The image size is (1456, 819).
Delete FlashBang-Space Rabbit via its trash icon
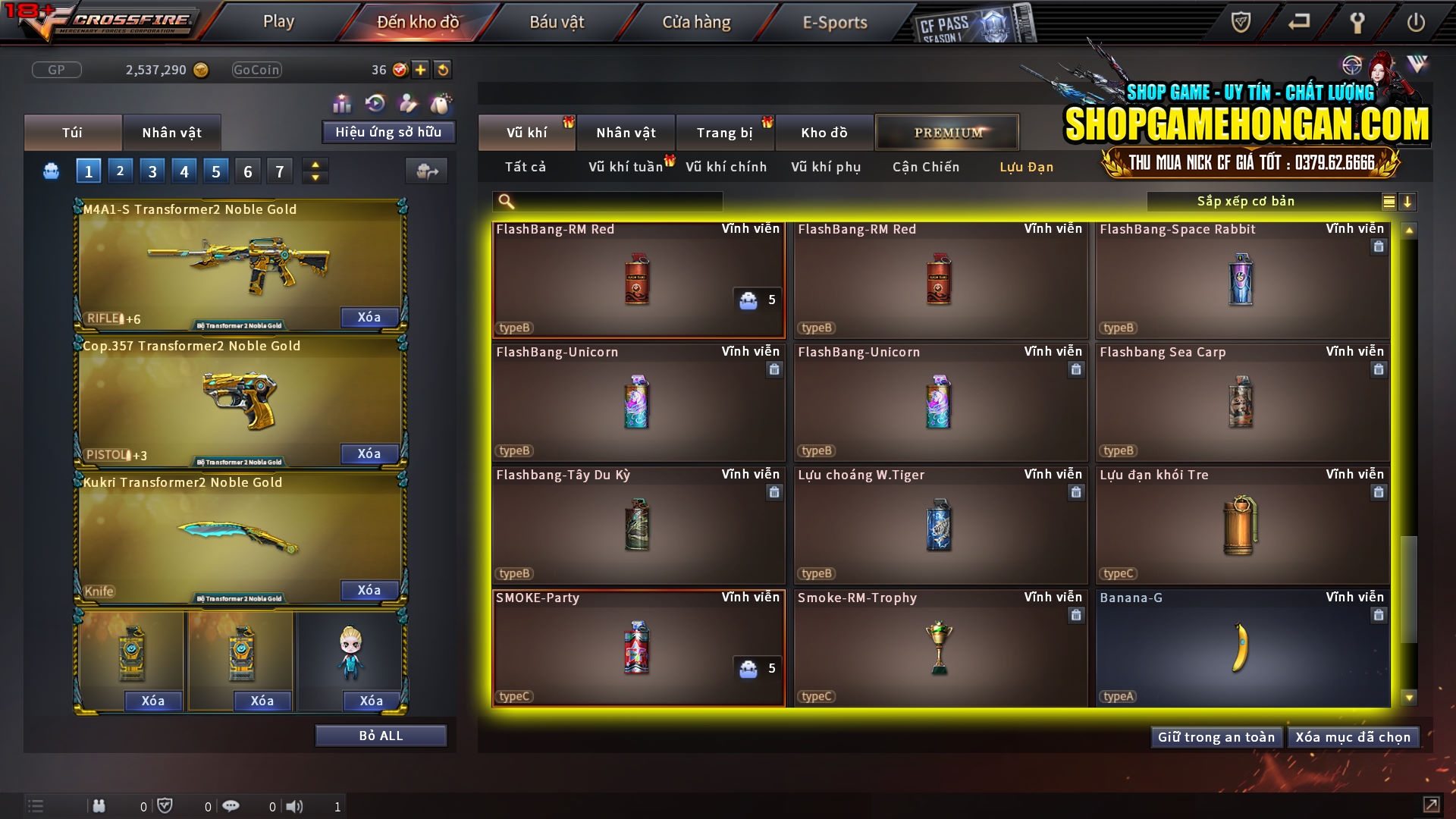[x=1378, y=246]
